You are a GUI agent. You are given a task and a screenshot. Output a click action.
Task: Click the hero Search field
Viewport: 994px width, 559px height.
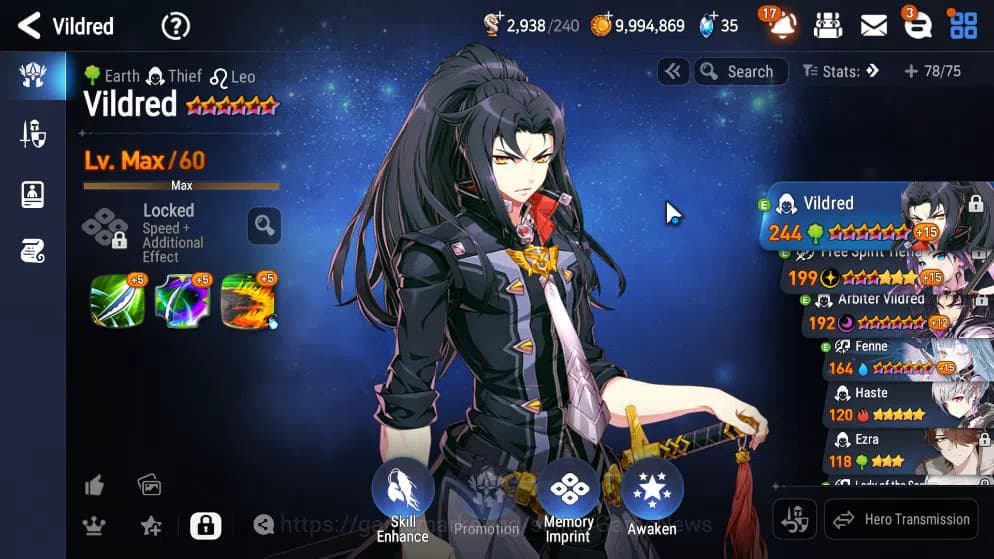click(x=739, y=71)
